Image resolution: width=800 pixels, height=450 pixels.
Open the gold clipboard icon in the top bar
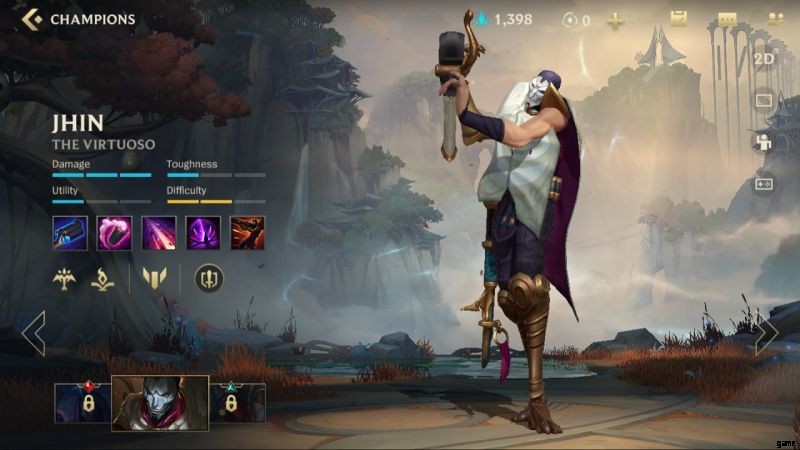[x=678, y=20]
